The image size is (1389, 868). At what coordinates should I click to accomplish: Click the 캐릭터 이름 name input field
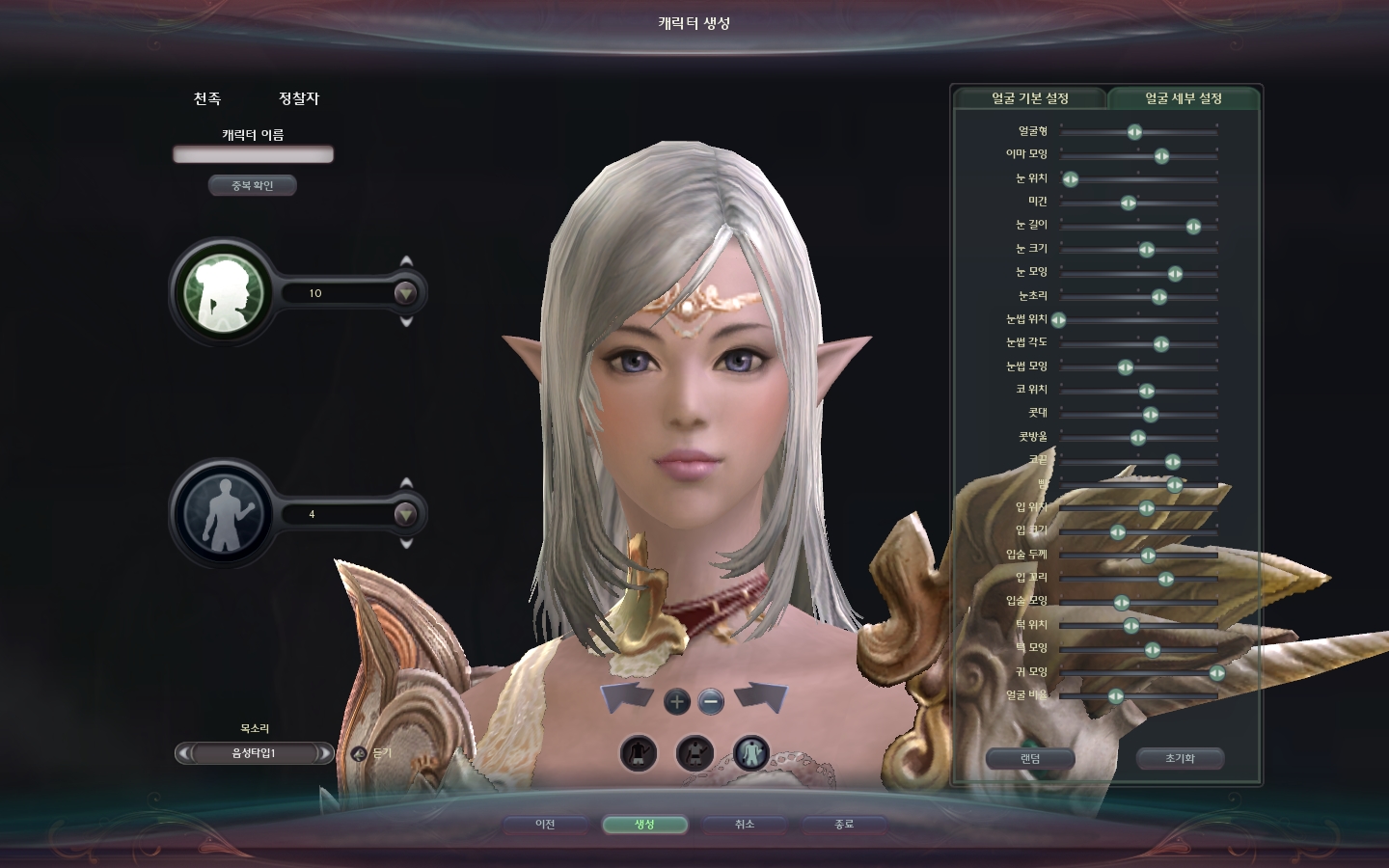253,154
